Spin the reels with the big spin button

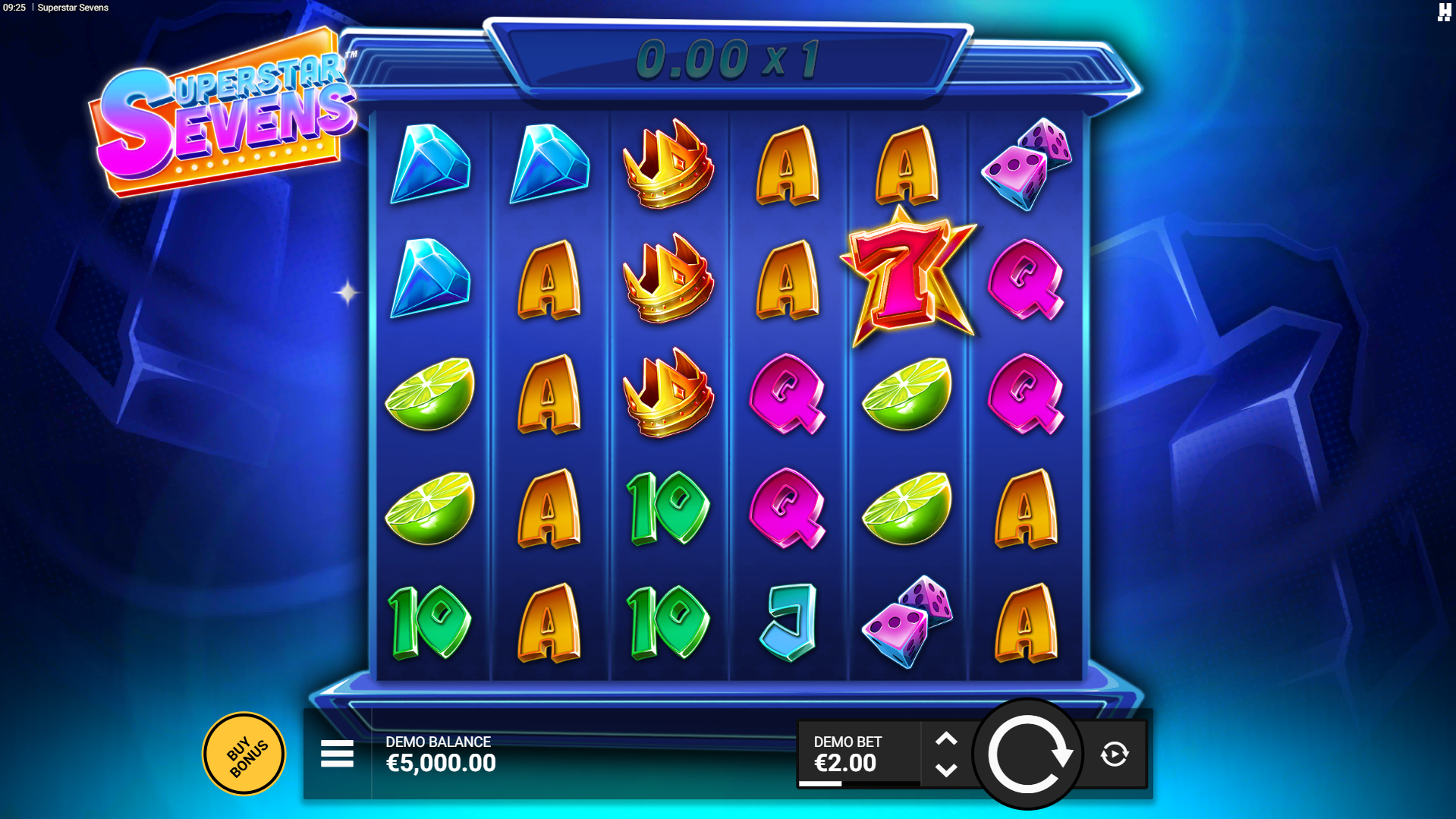tap(1028, 754)
